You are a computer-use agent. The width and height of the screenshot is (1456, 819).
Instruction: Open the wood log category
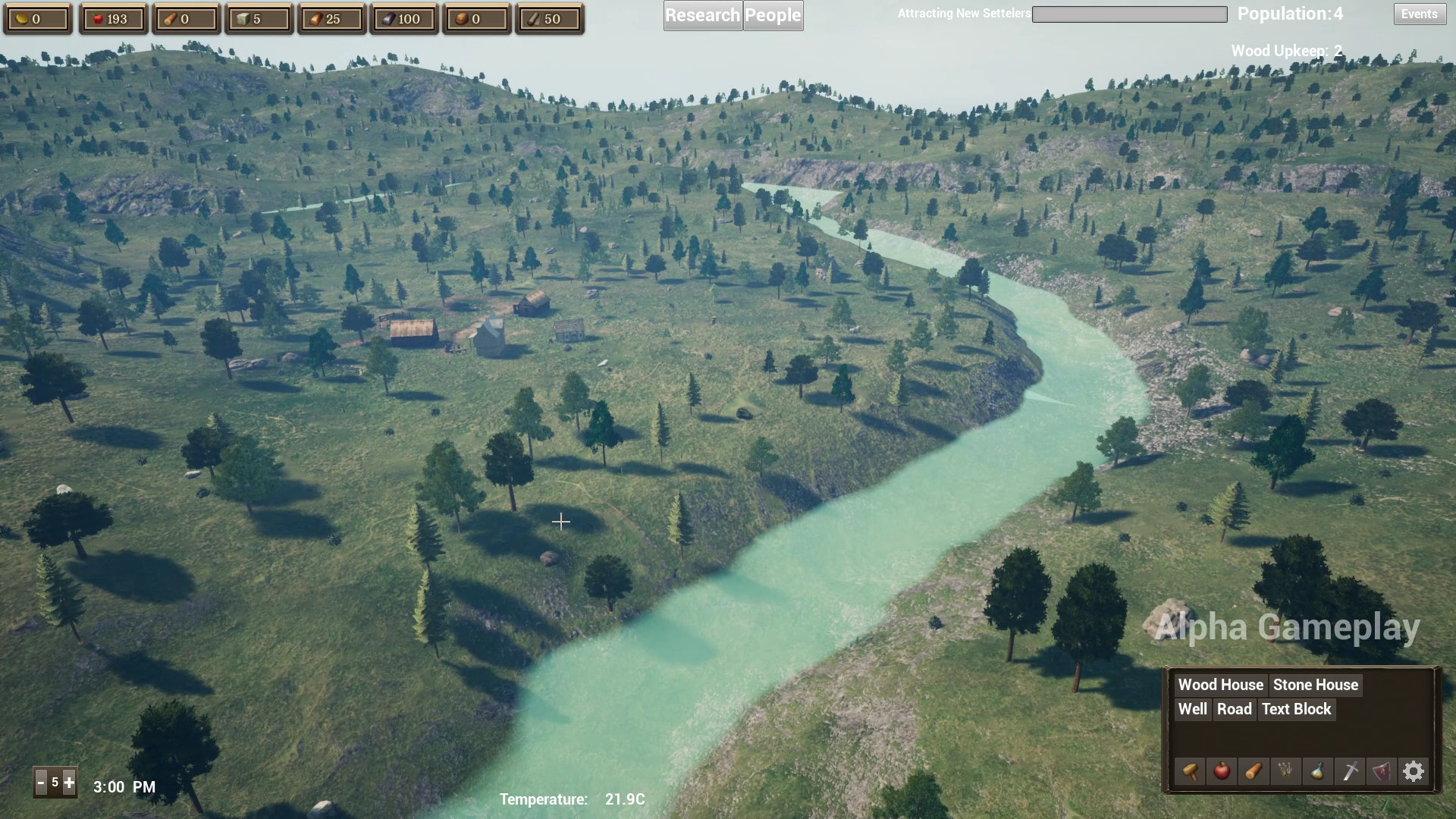(1254, 771)
